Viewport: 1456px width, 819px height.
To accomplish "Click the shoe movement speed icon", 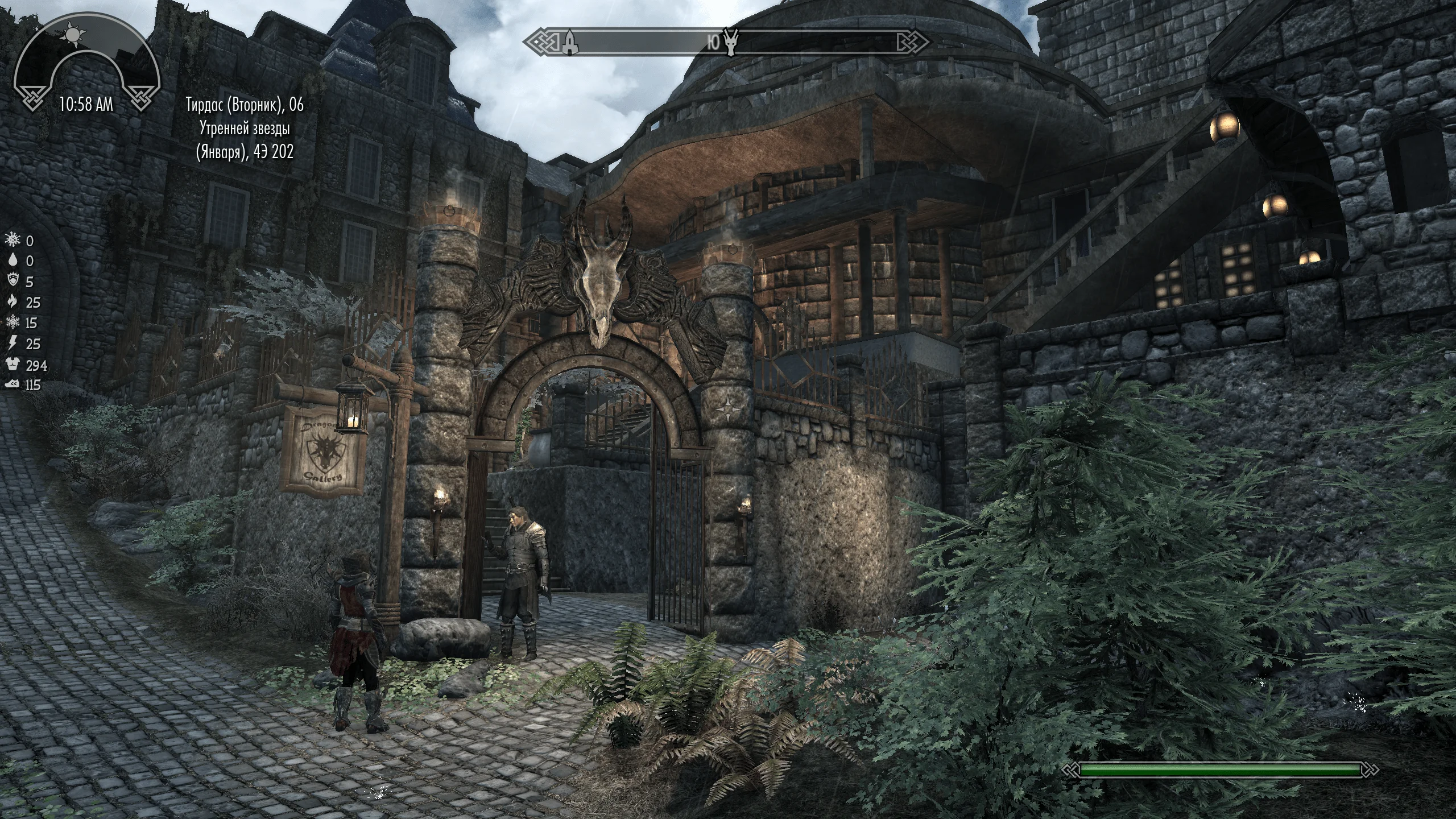I will 12,385.
